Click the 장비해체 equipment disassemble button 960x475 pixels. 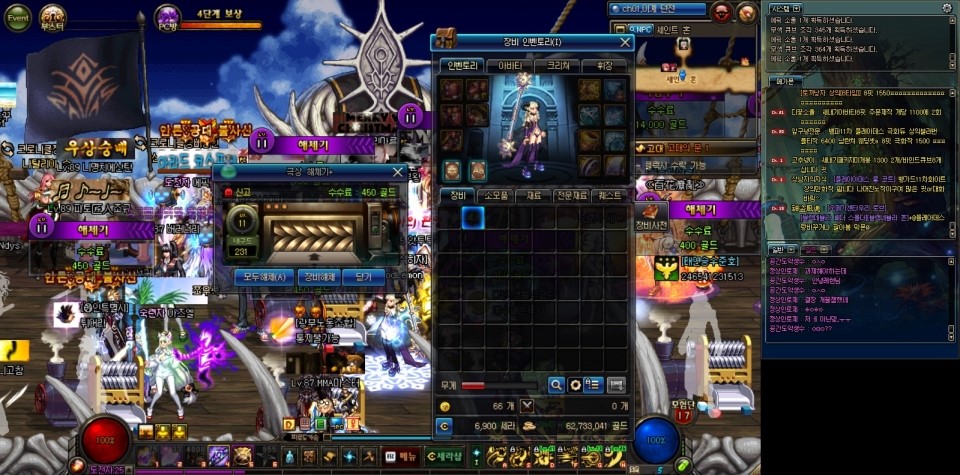click(x=319, y=277)
